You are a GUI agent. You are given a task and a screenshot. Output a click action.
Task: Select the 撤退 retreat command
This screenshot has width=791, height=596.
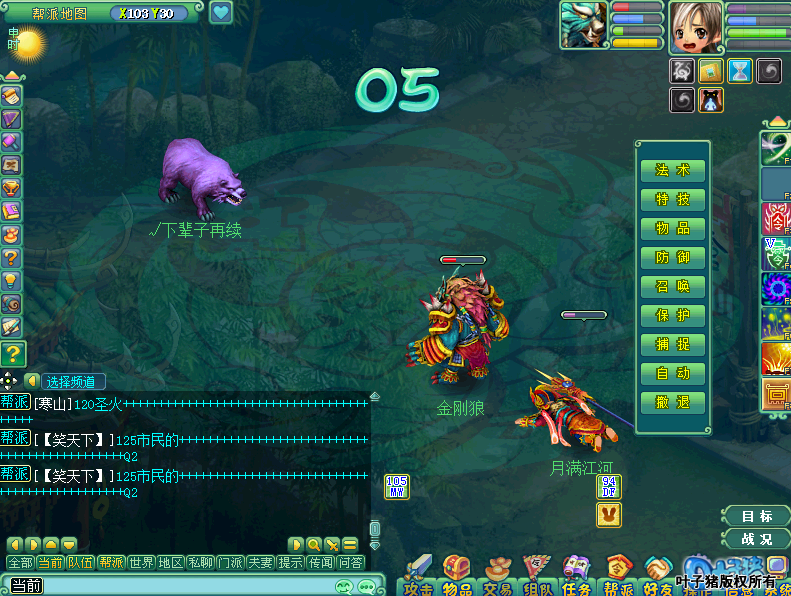[x=673, y=402]
